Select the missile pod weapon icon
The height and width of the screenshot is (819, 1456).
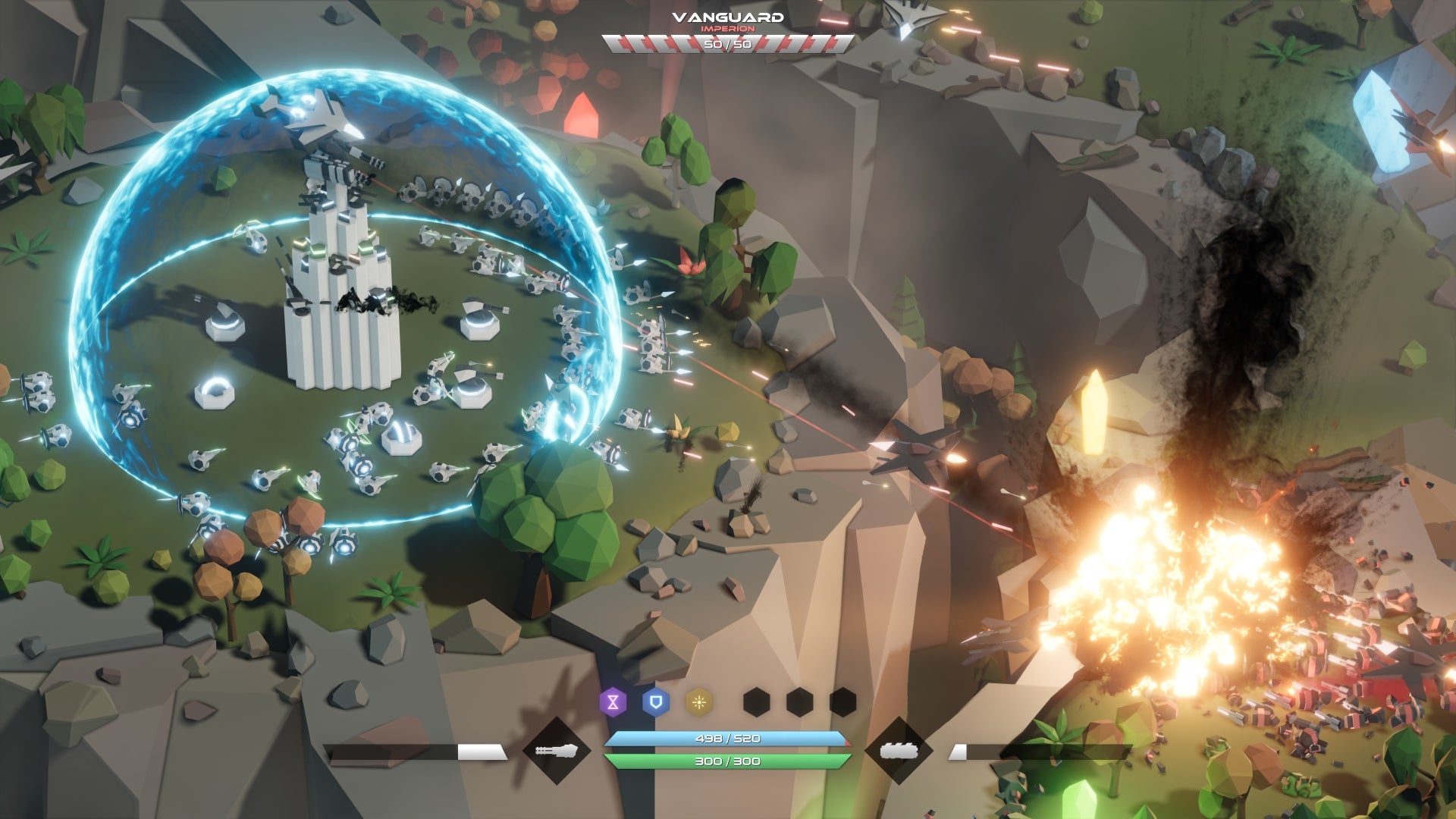pyautogui.click(x=899, y=751)
